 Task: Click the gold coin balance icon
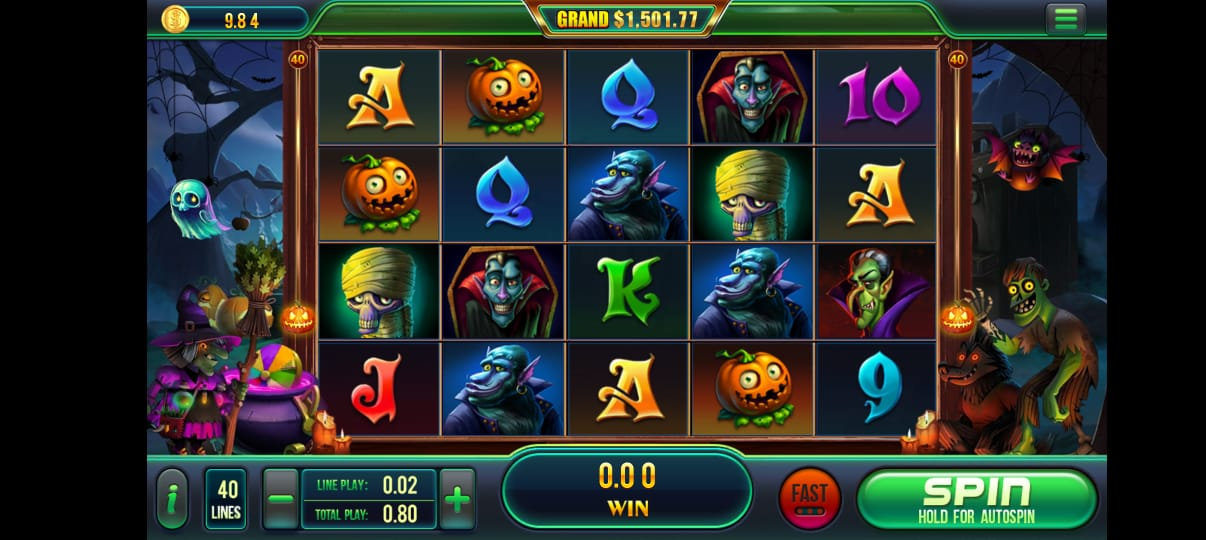point(176,19)
